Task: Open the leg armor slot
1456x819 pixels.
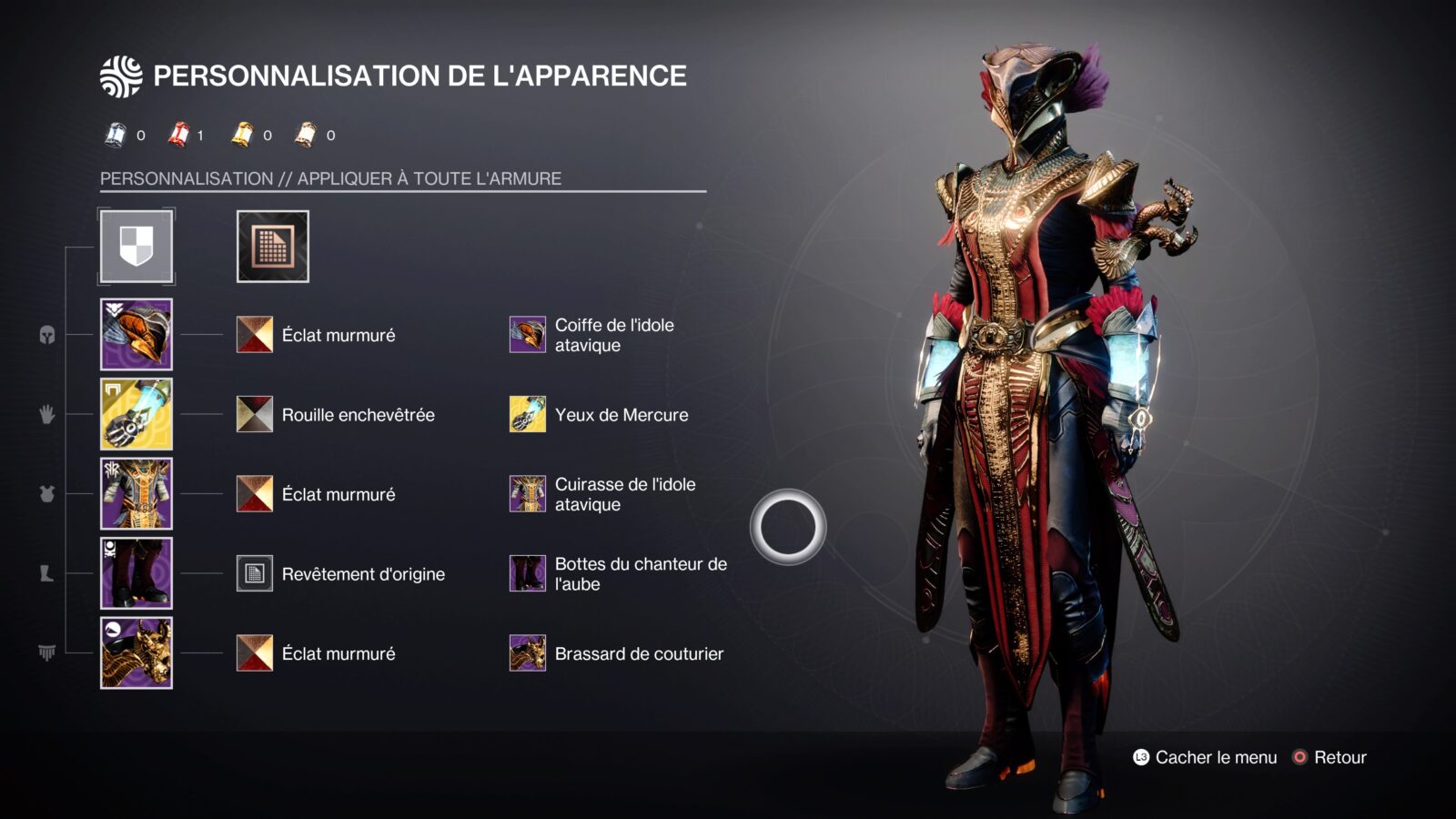Action: [x=136, y=573]
